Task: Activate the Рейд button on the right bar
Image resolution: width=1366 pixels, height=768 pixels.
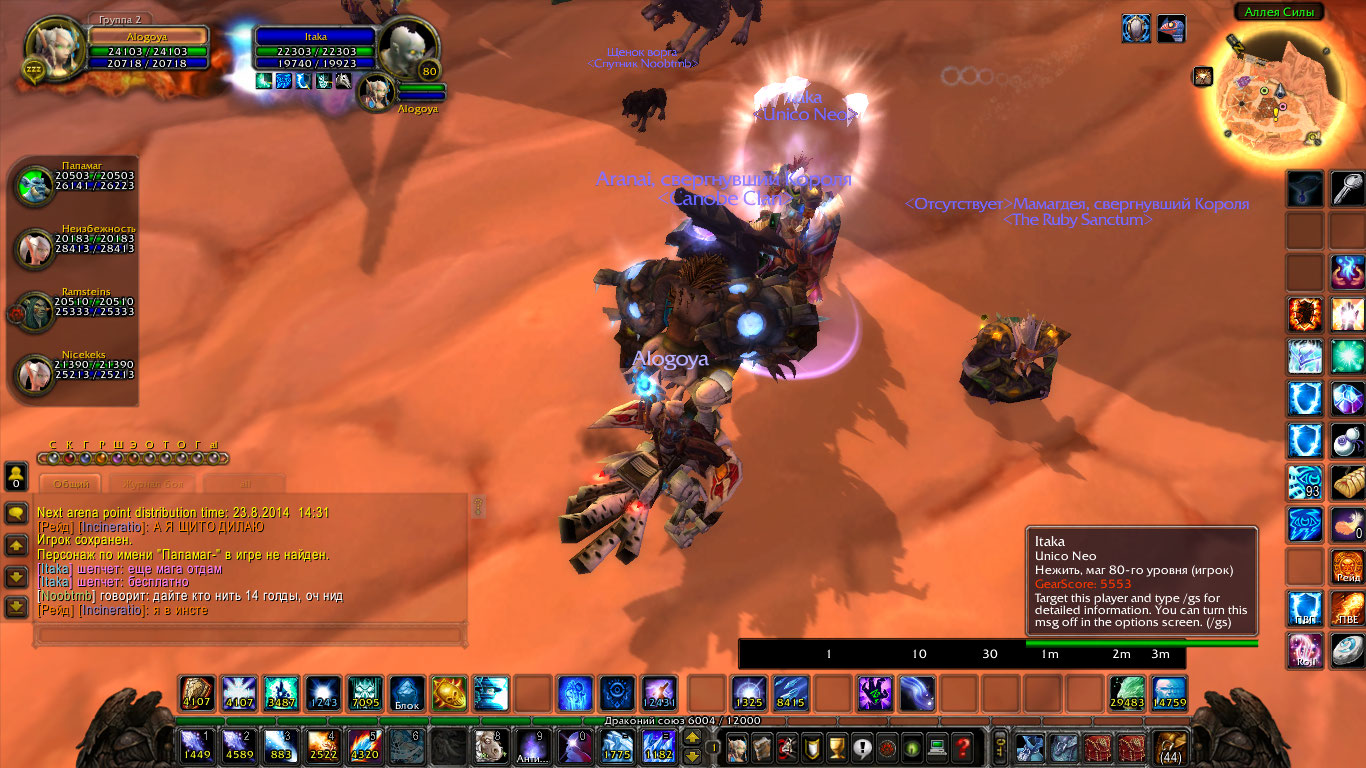Action: click(x=1347, y=567)
